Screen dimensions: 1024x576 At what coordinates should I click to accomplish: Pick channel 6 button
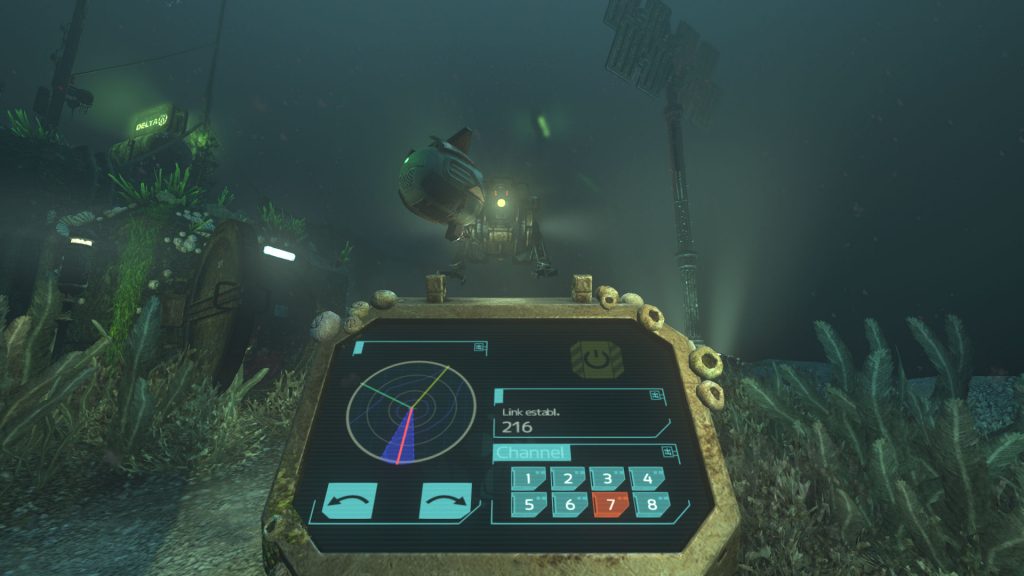coord(569,505)
